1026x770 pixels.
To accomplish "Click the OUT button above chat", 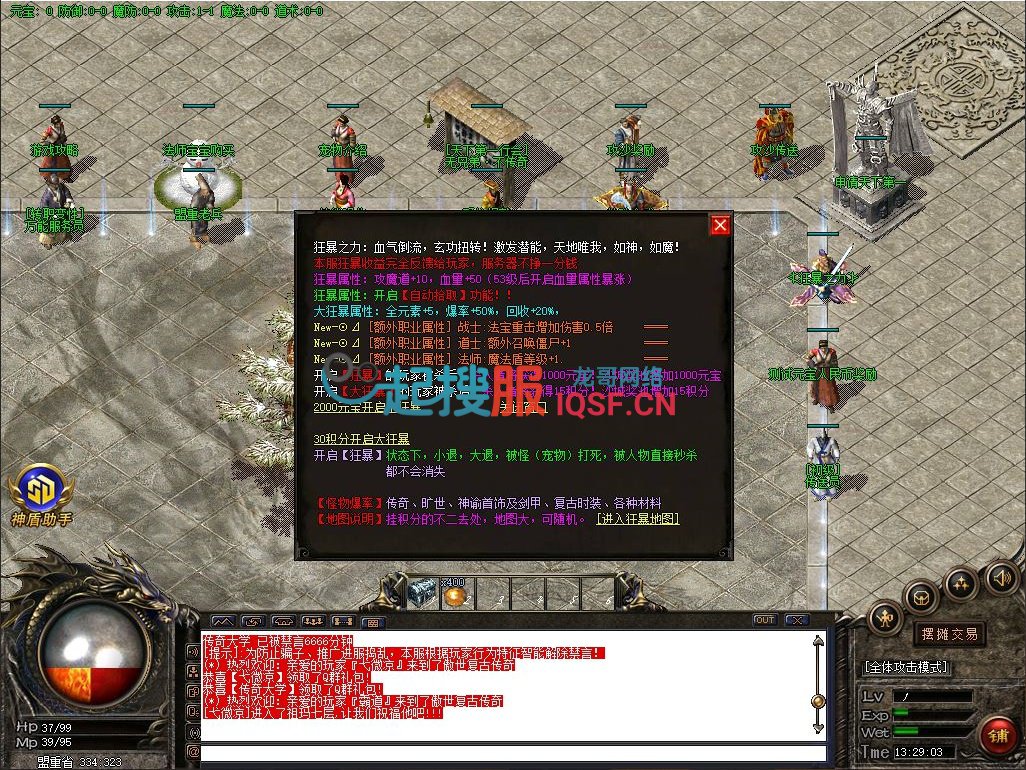I will [765, 620].
